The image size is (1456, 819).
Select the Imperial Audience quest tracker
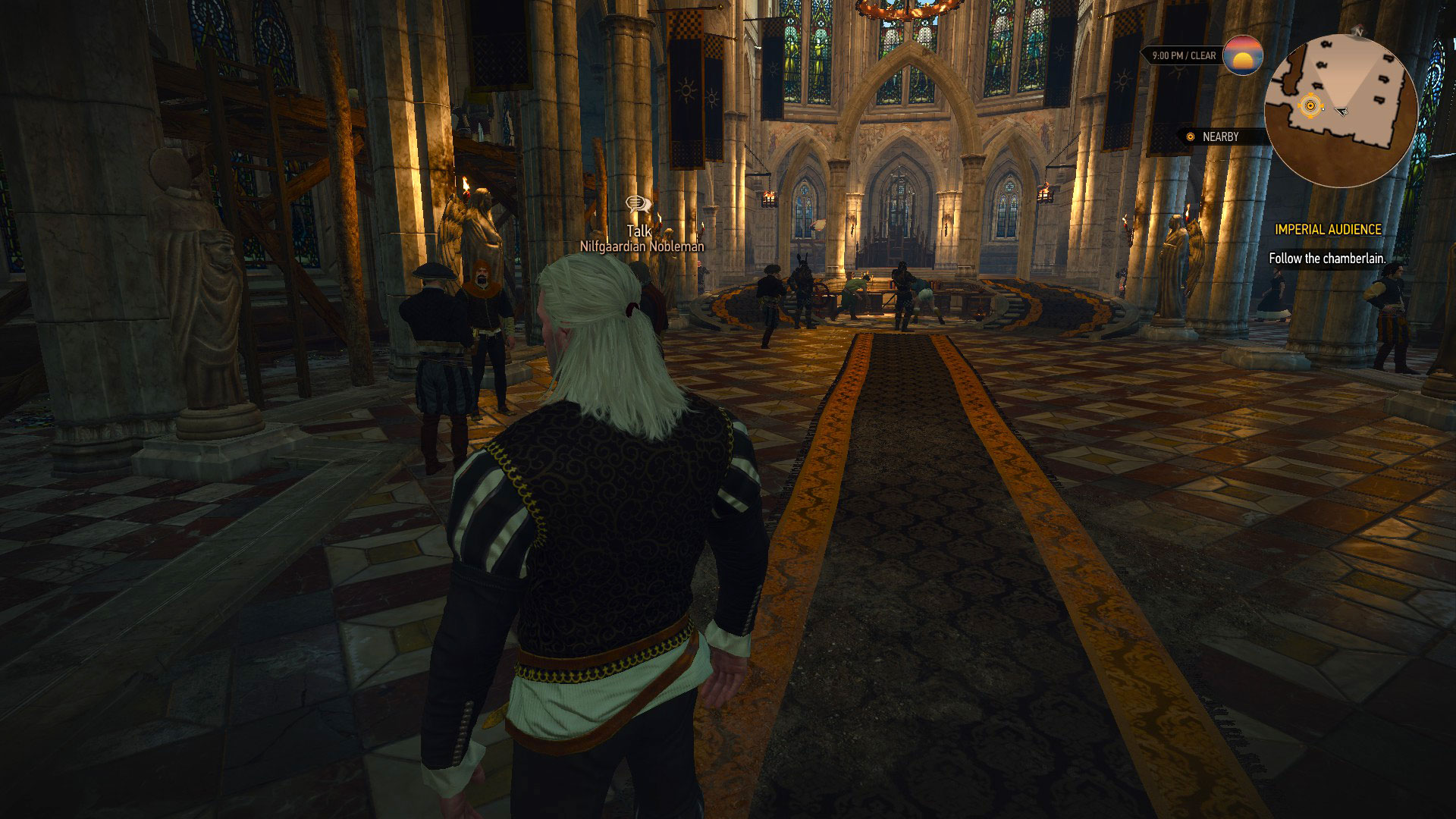(x=1327, y=229)
